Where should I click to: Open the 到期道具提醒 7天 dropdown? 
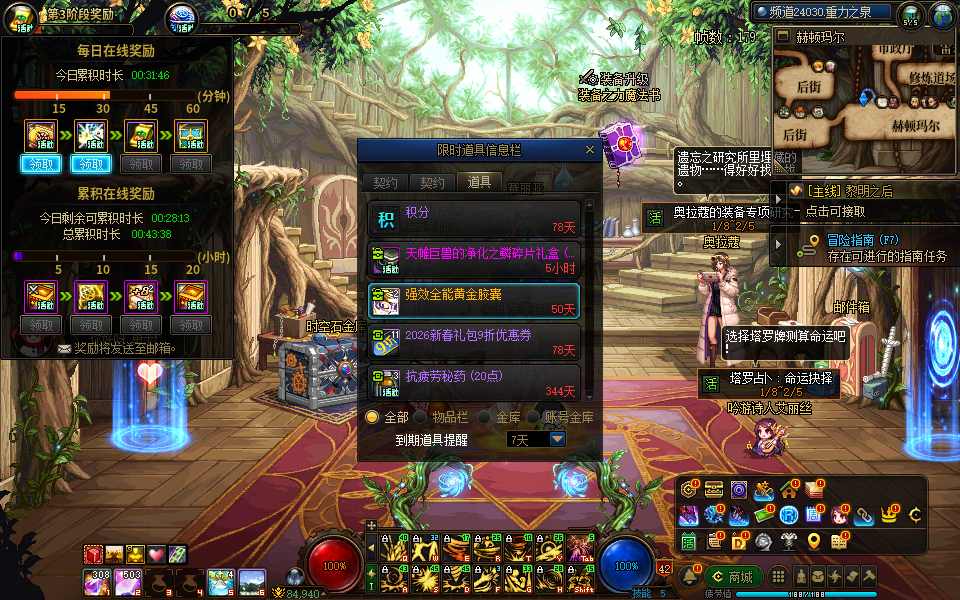(x=557, y=439)
